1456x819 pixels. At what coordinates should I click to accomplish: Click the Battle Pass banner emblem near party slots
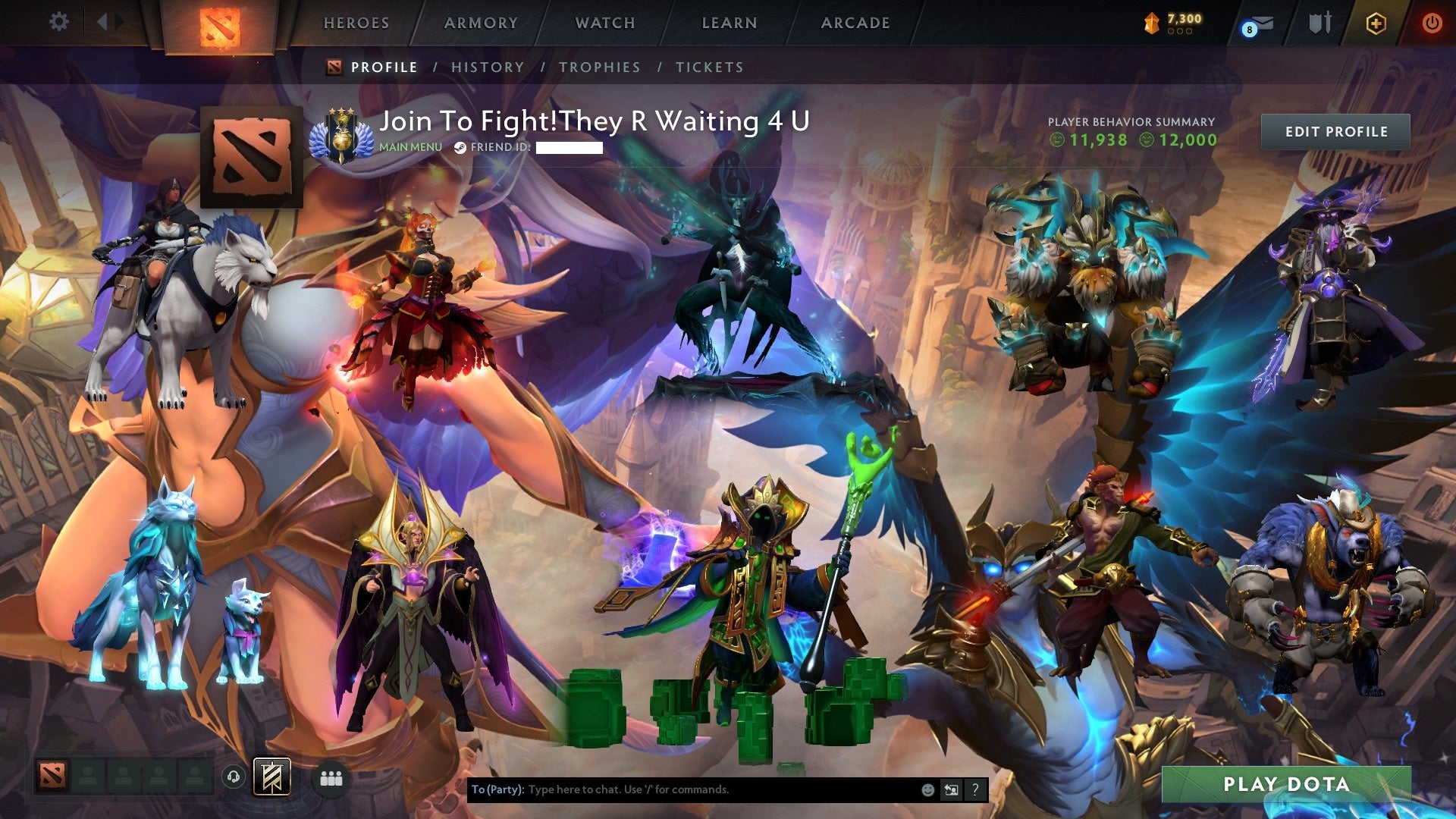(x=271, y=777)
